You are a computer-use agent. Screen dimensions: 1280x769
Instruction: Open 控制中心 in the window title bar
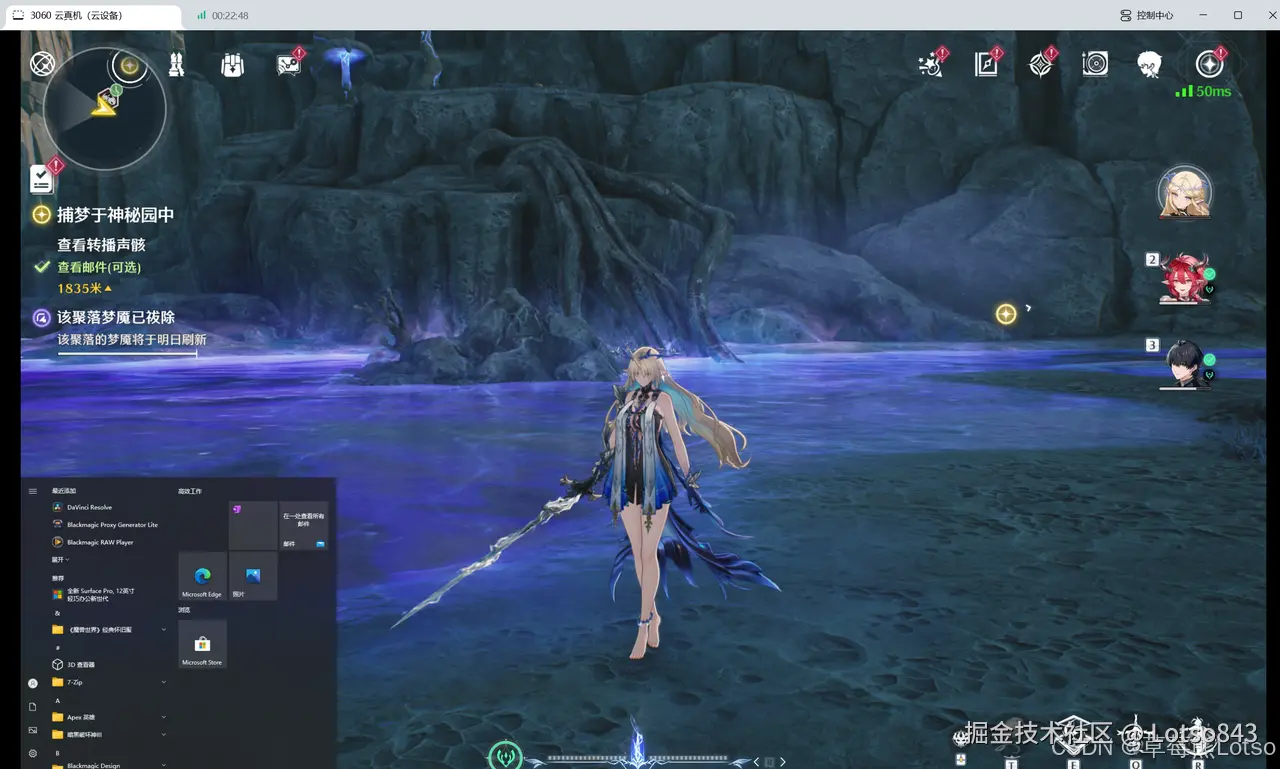click(1147, 15)
